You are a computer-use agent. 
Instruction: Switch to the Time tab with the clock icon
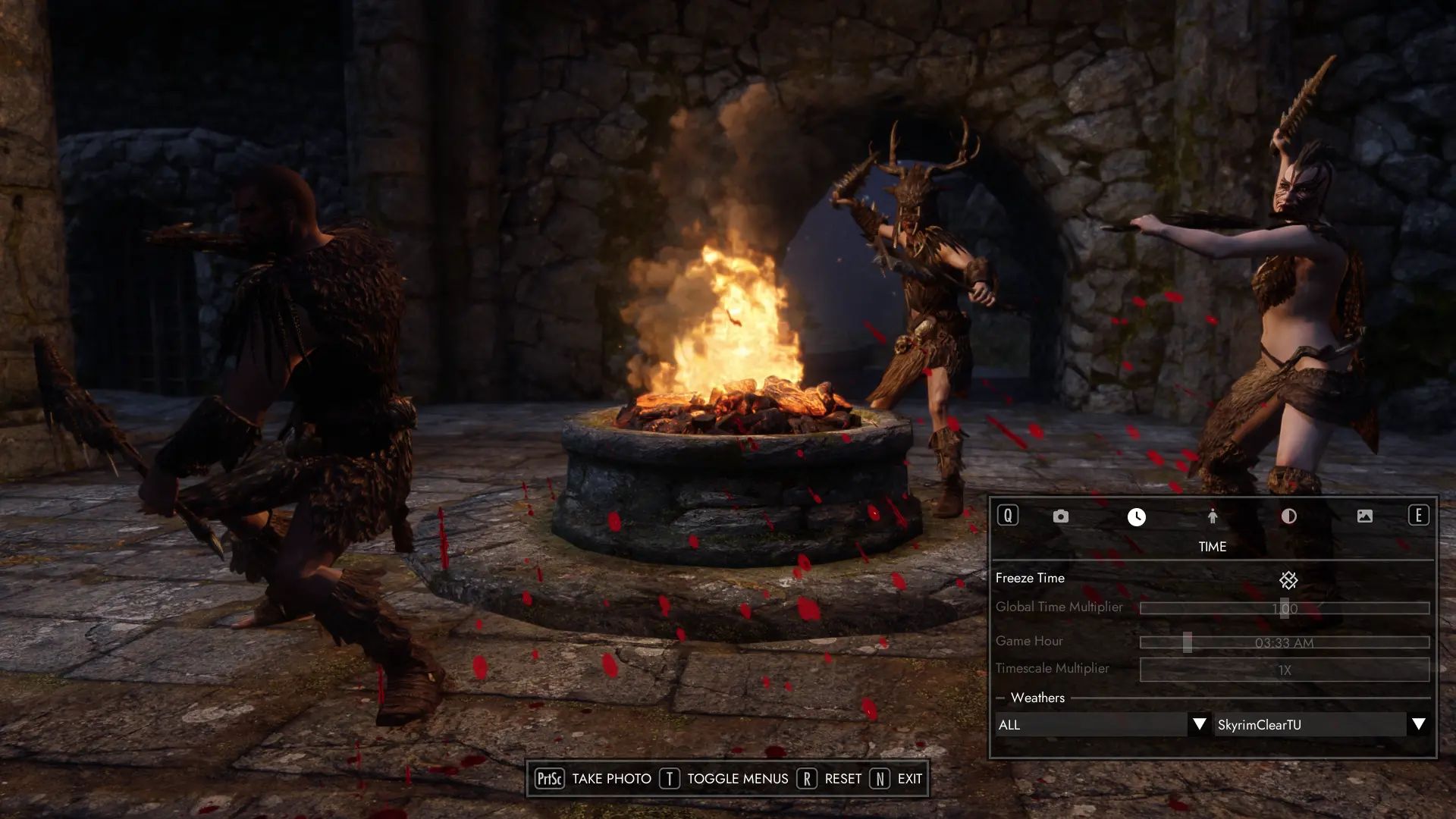click(1136, 516)
